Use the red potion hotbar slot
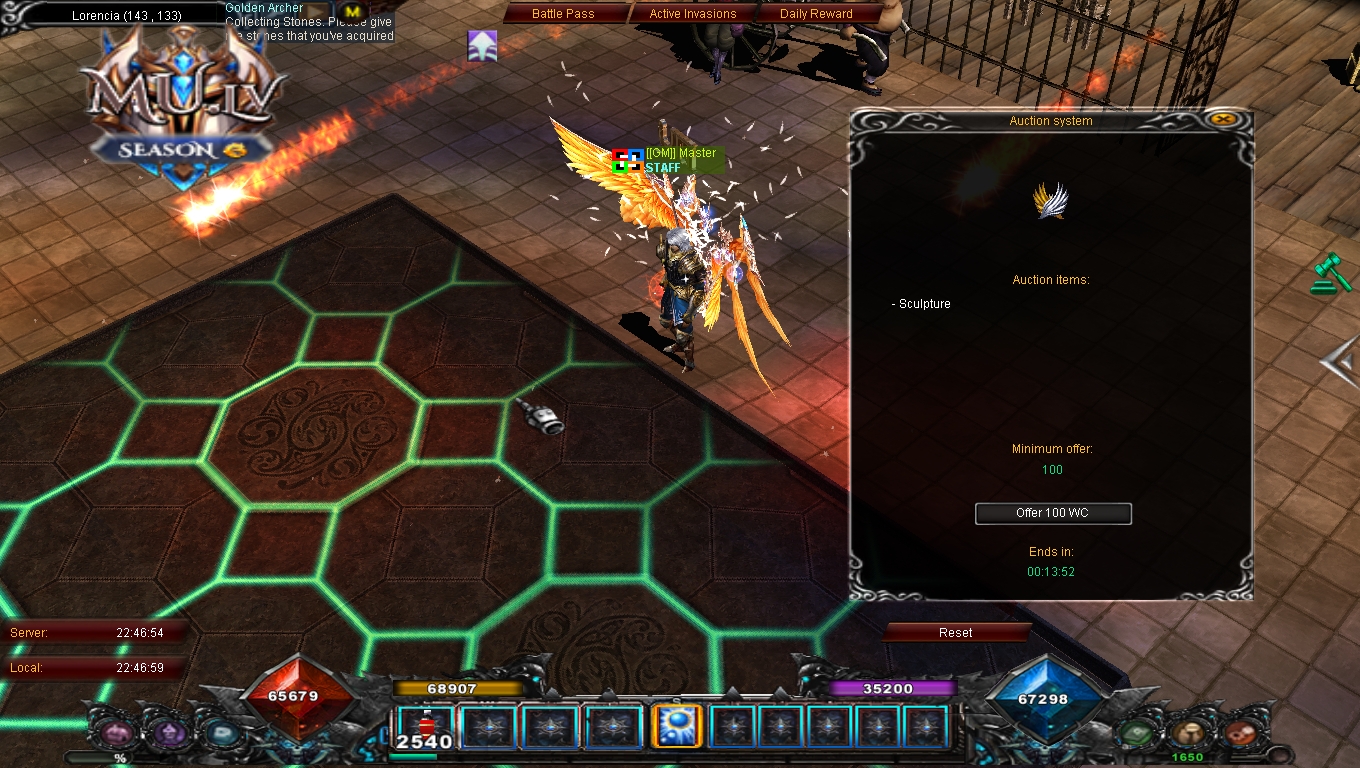The image size is (1360, 768). 425,727
